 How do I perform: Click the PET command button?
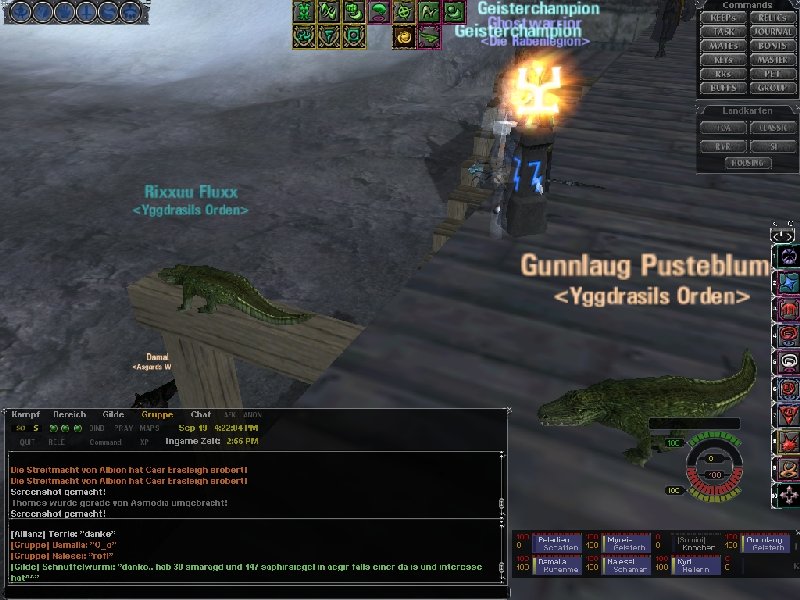pyautogui.click(x=771, y=74)
